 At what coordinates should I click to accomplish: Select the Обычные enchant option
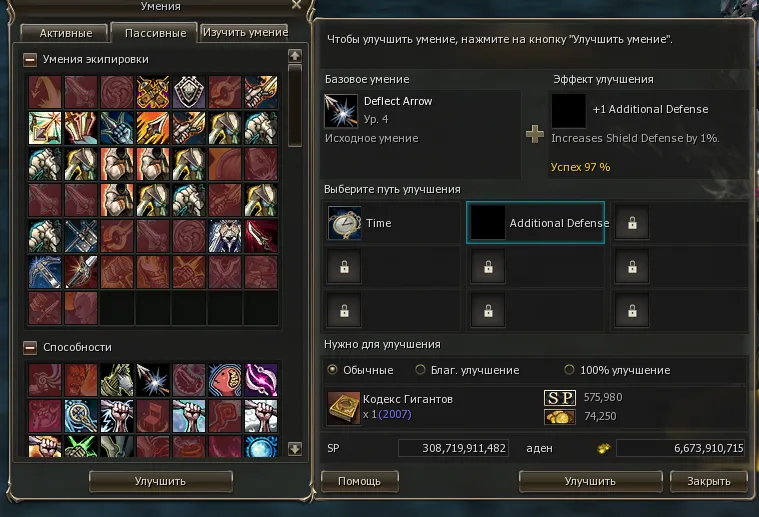[333, 370]
